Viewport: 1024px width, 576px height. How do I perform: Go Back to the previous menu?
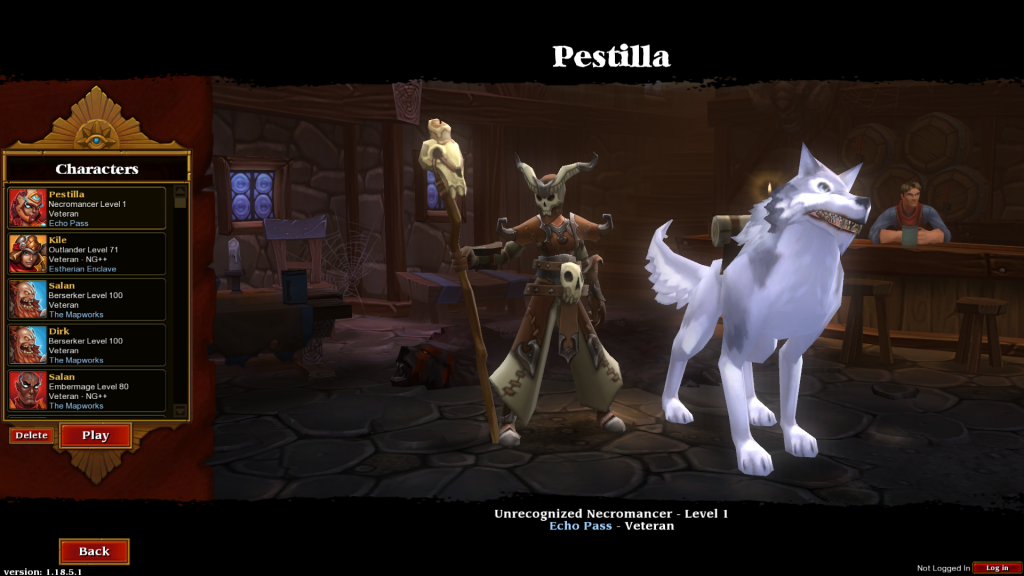click(94, 551)
